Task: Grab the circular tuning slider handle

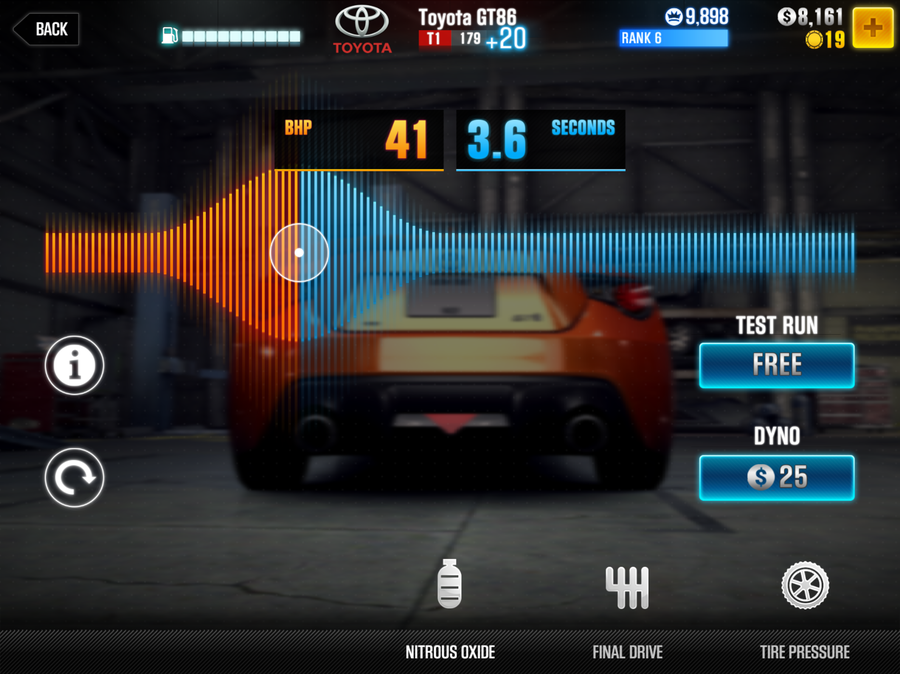Action: (x=299, y=252)
